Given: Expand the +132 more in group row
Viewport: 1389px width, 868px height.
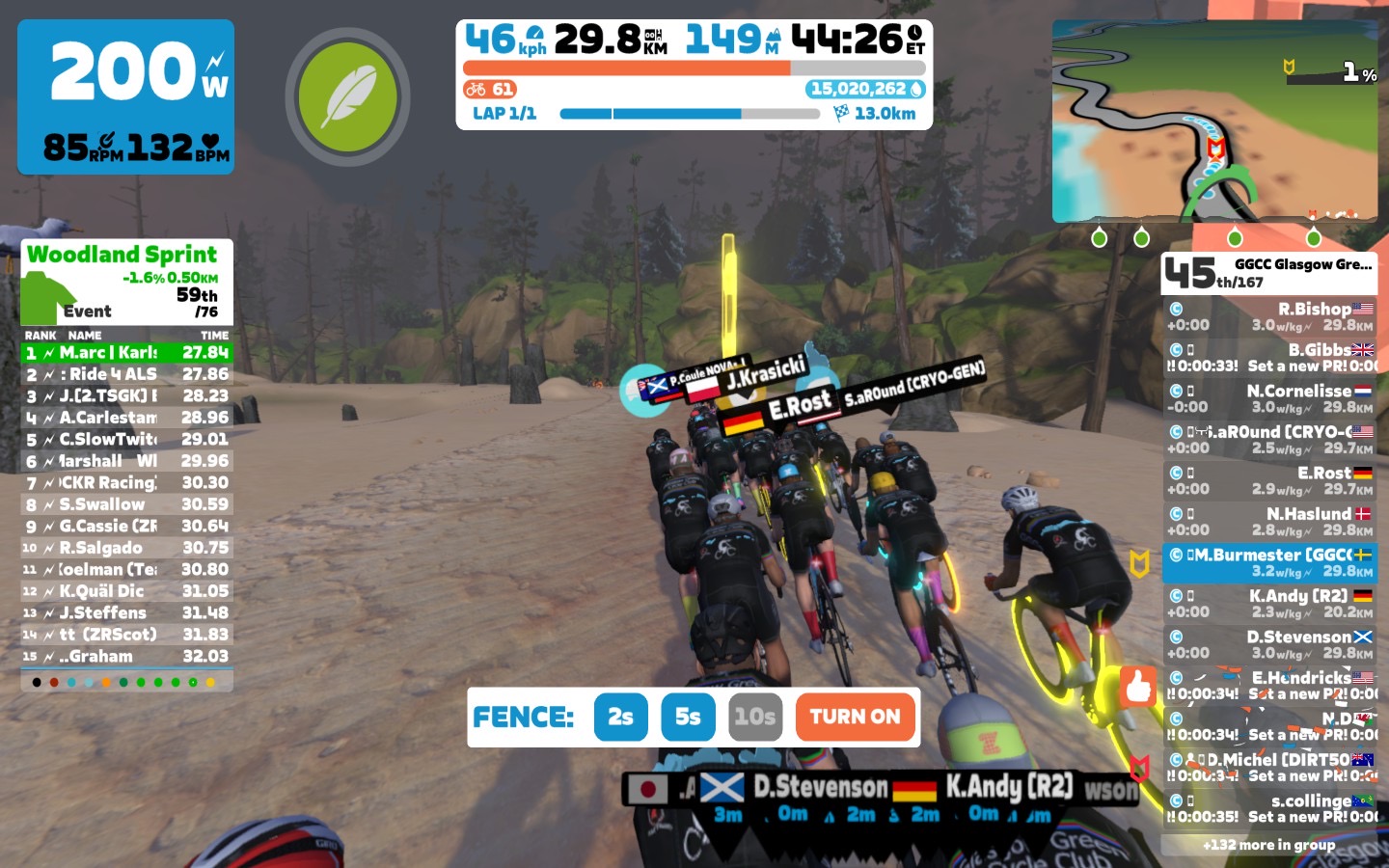Looking at the screenshot, I should point(1269,845).
